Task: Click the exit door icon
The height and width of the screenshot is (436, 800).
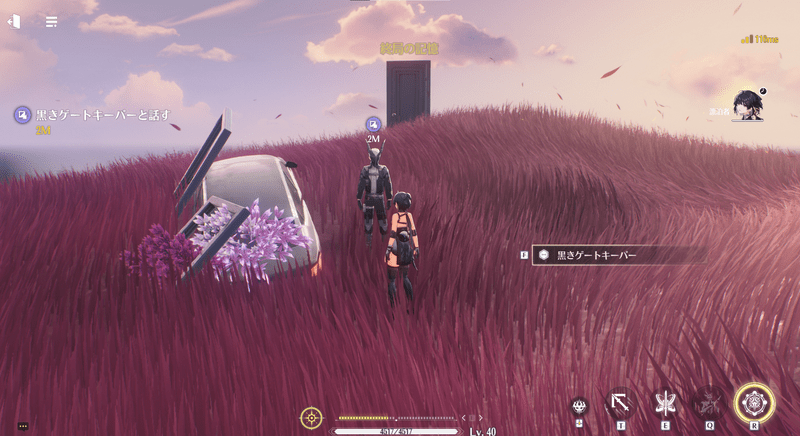Action: coord(15,21)
